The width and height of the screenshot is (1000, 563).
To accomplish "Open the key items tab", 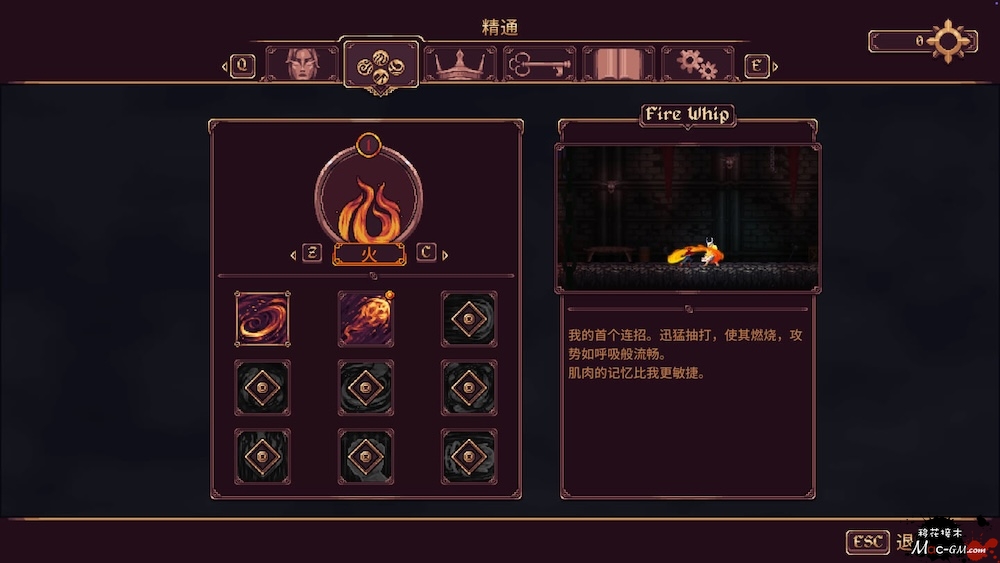I will pos(539,65).
